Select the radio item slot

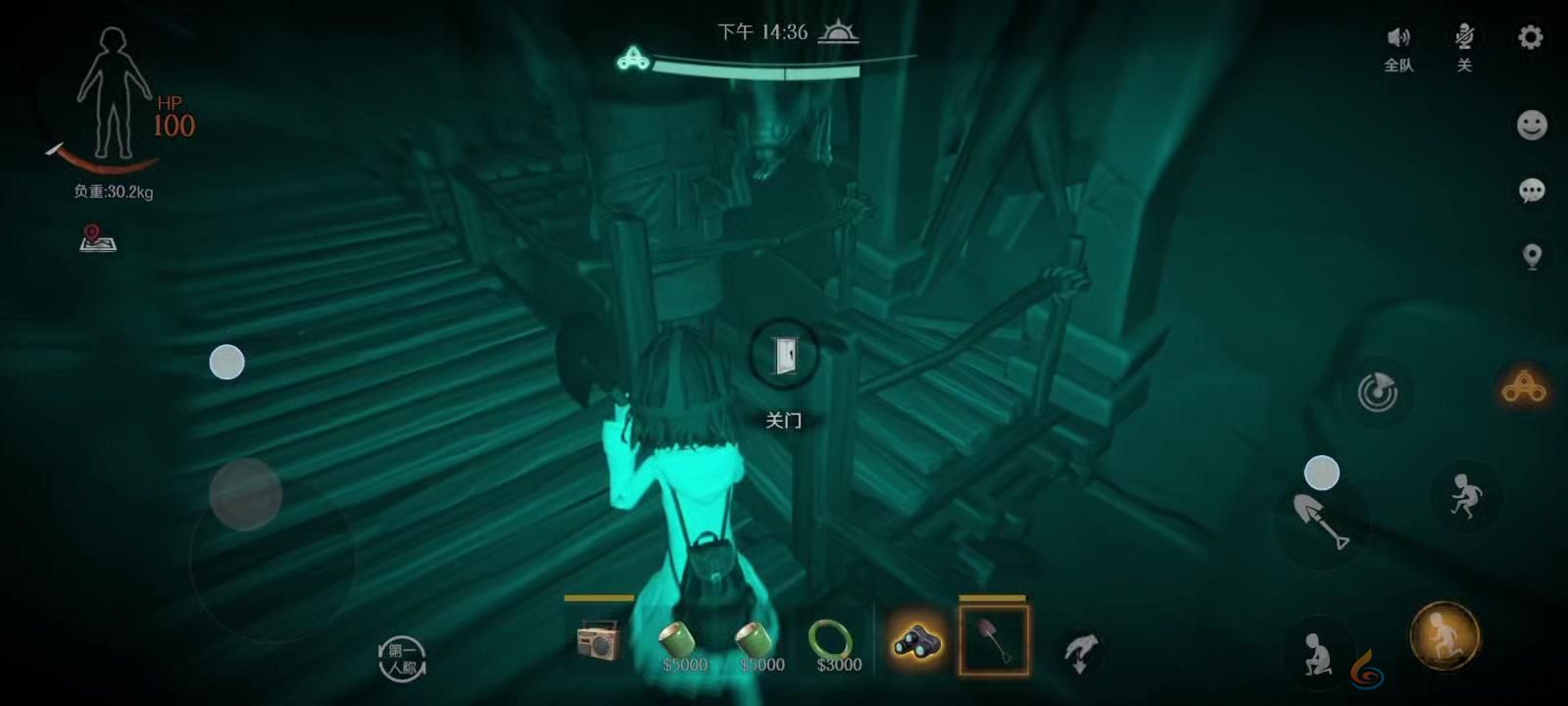(x=599, y=642)
